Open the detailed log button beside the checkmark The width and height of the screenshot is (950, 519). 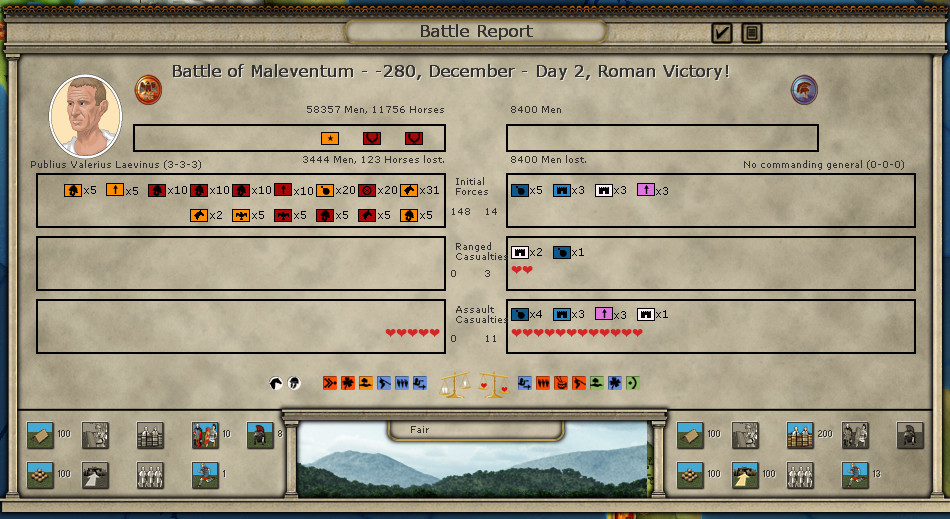(x=752, y=33)
